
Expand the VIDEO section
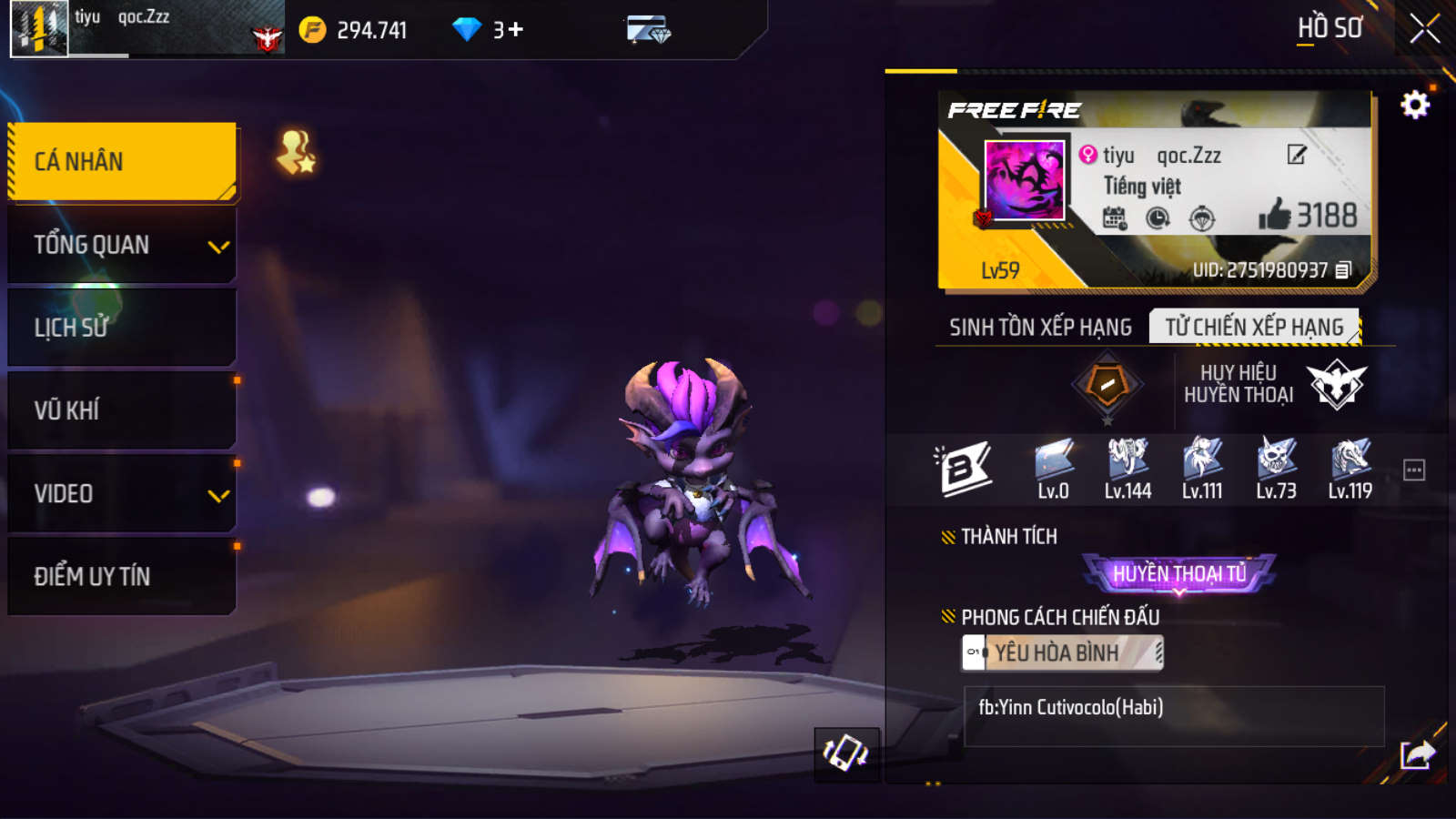(x=122, y=494)
